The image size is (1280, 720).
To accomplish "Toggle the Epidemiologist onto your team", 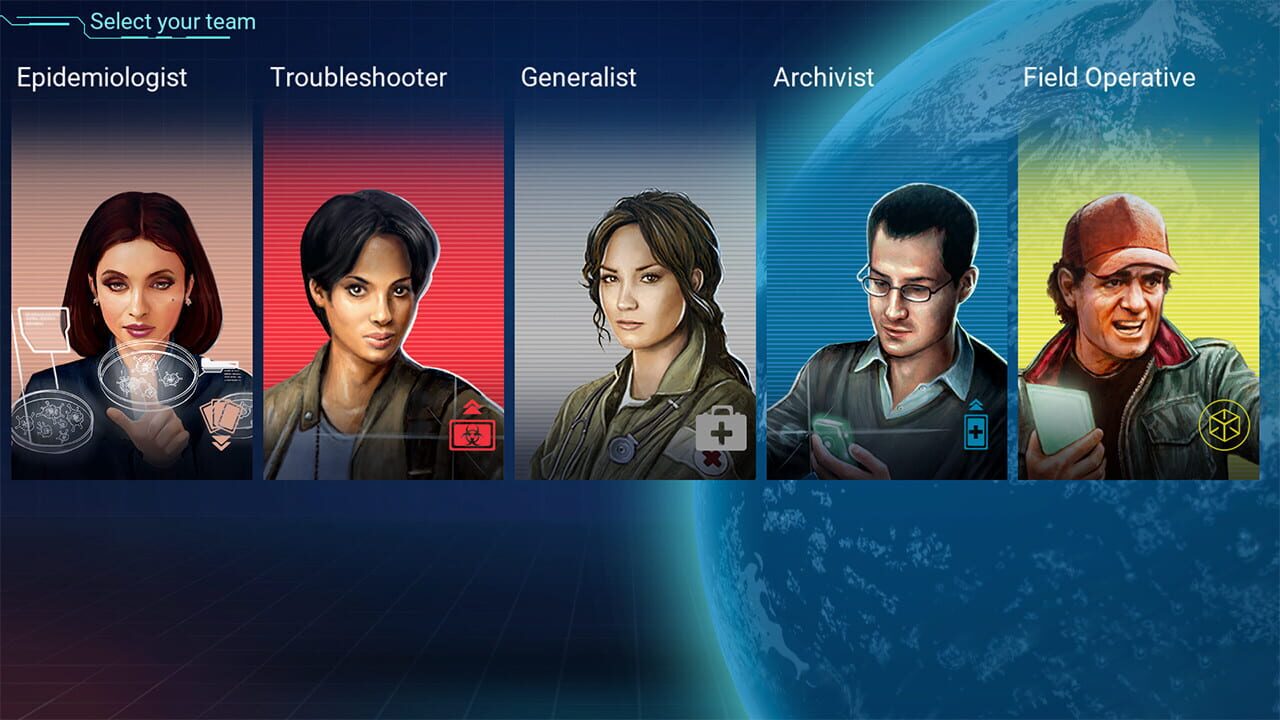I will pos(131,290).
